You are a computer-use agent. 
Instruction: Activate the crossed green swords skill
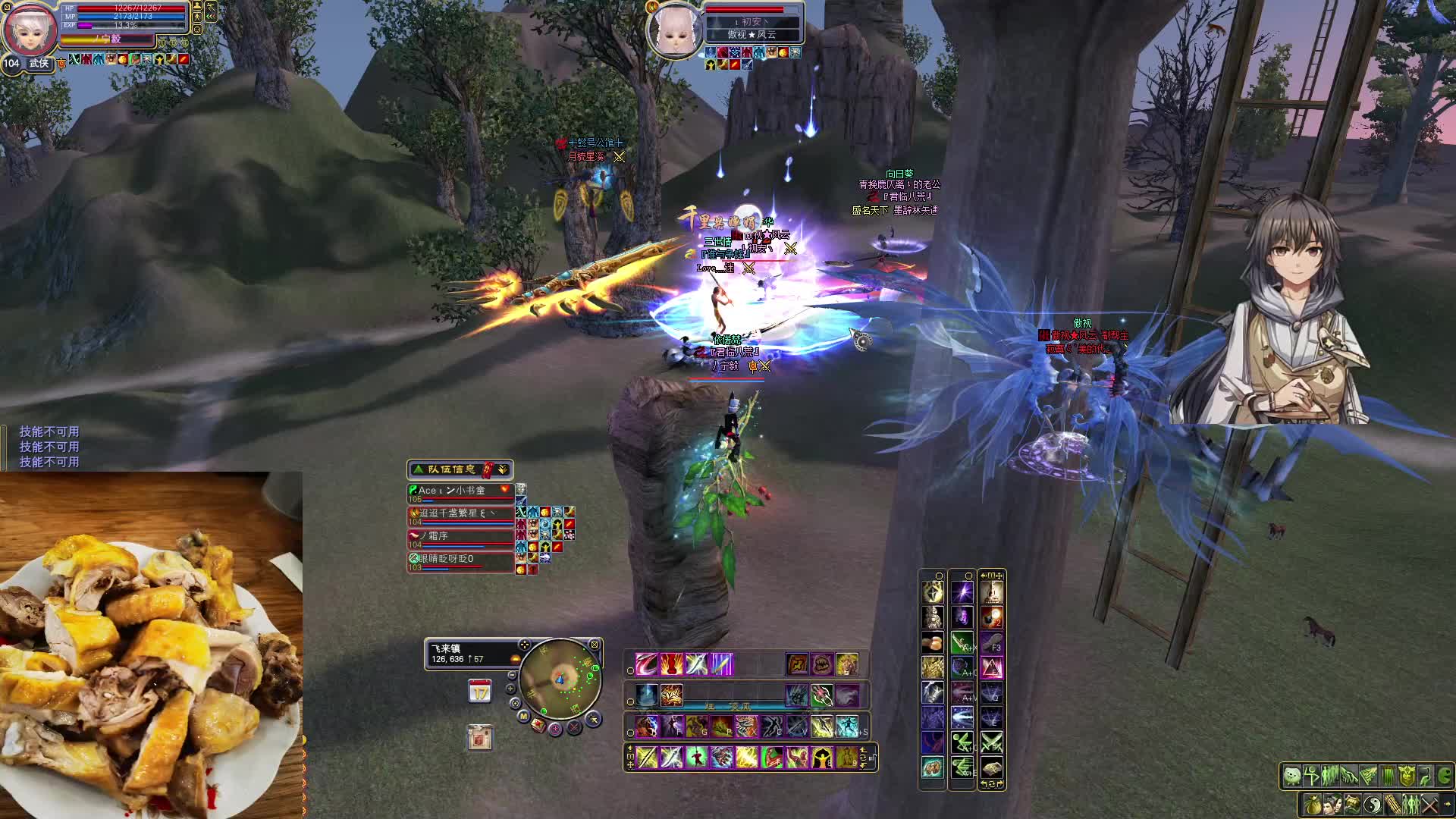[x=992, y=742]
